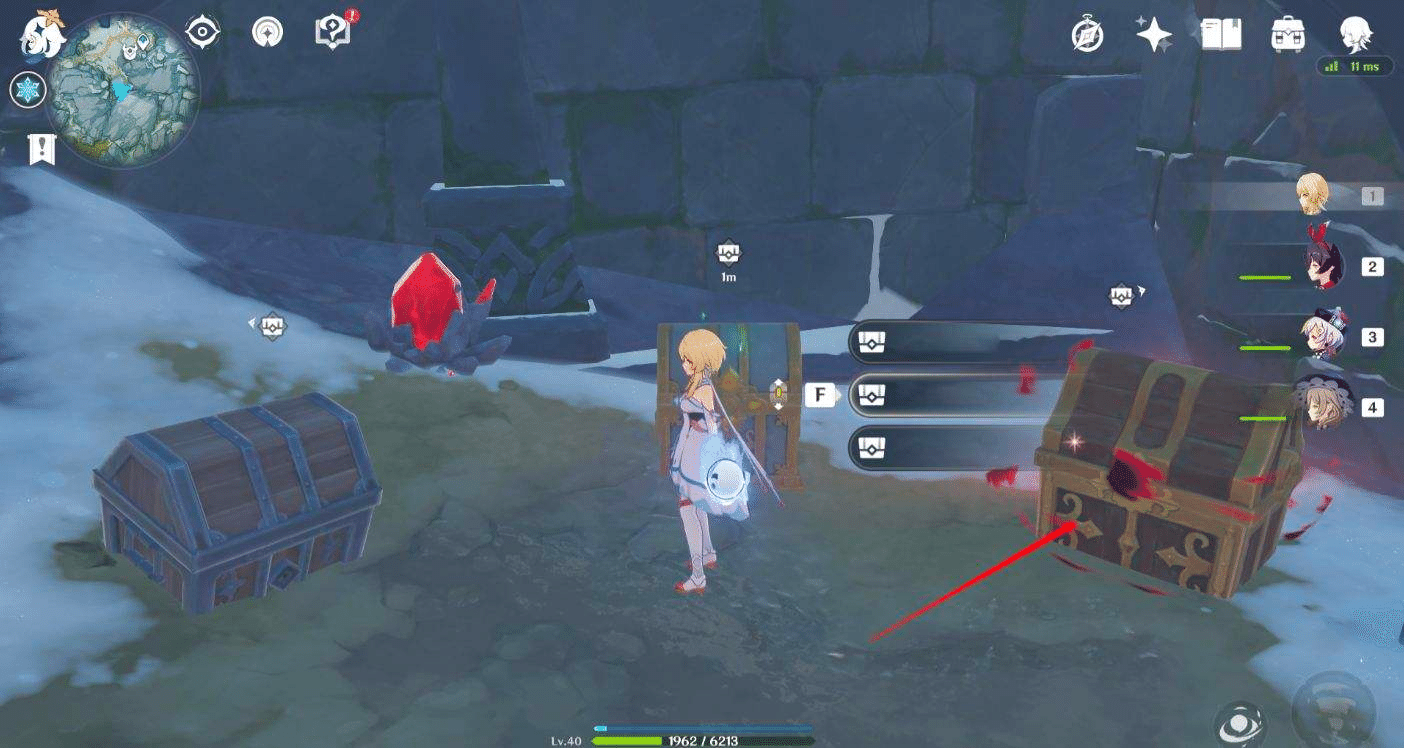Click the green HP bar showing 1962/6213
Viewport: 1404px width, 748px height.
(x=700, y=743)
